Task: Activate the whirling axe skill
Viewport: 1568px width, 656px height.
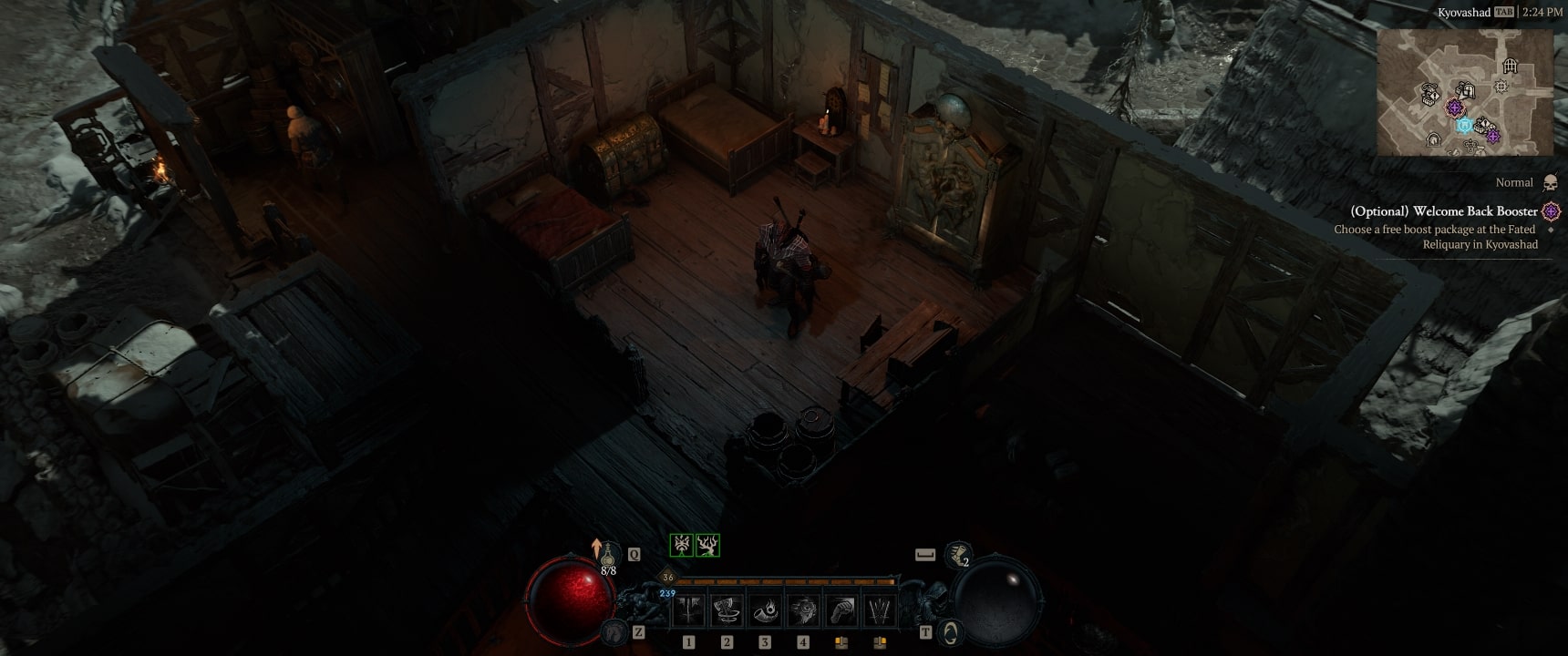Action: click(x=727, y=610)
